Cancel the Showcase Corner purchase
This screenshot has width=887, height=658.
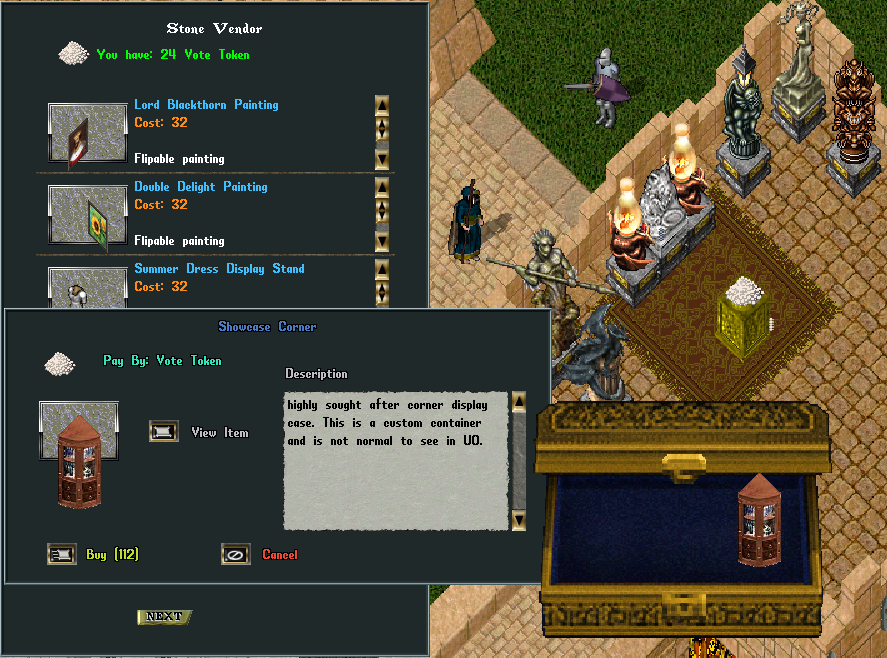click(236, 554)
